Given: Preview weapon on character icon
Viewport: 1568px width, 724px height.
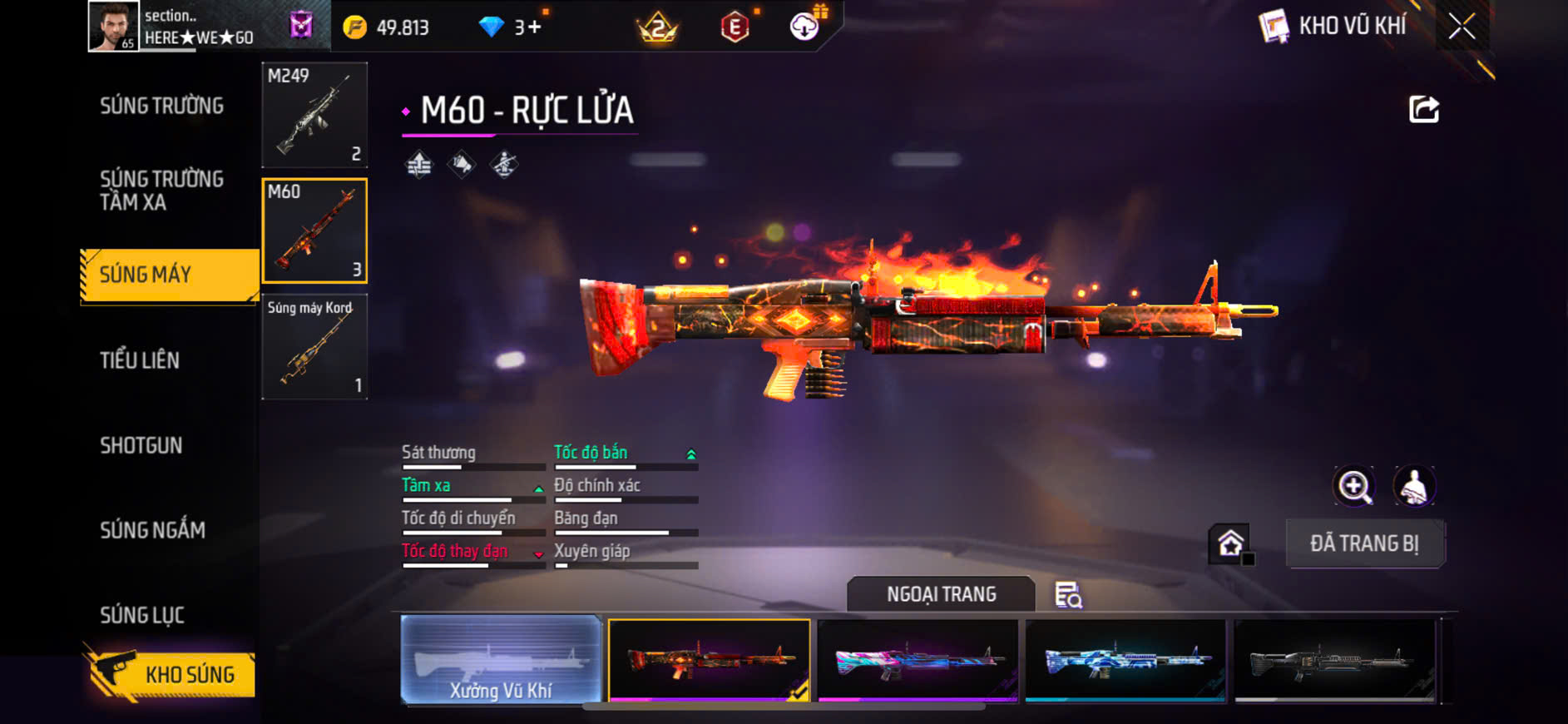Looking at the screenshot, I should tap(1414, 487).
